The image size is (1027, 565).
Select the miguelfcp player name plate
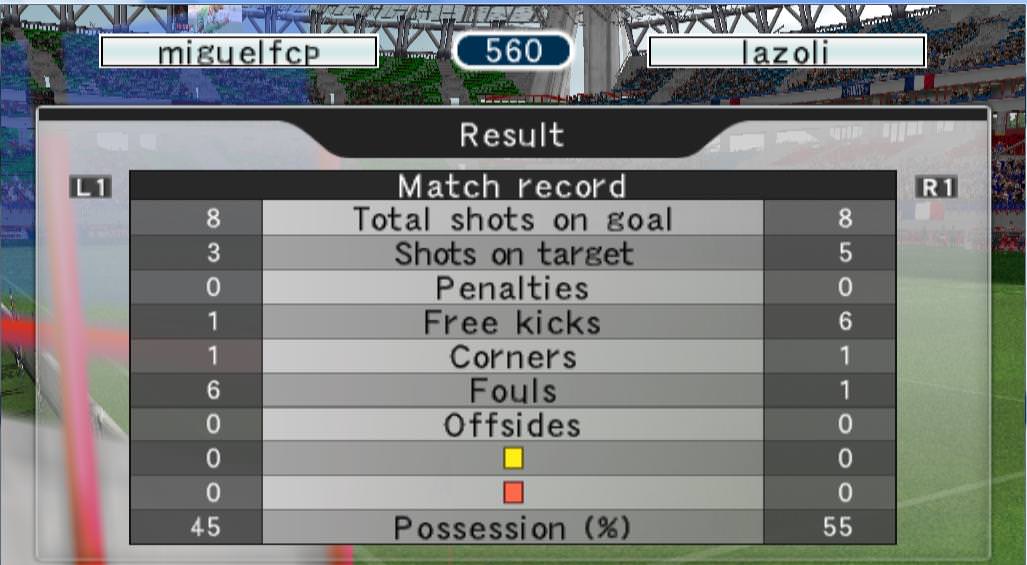(x=239, y=52)
